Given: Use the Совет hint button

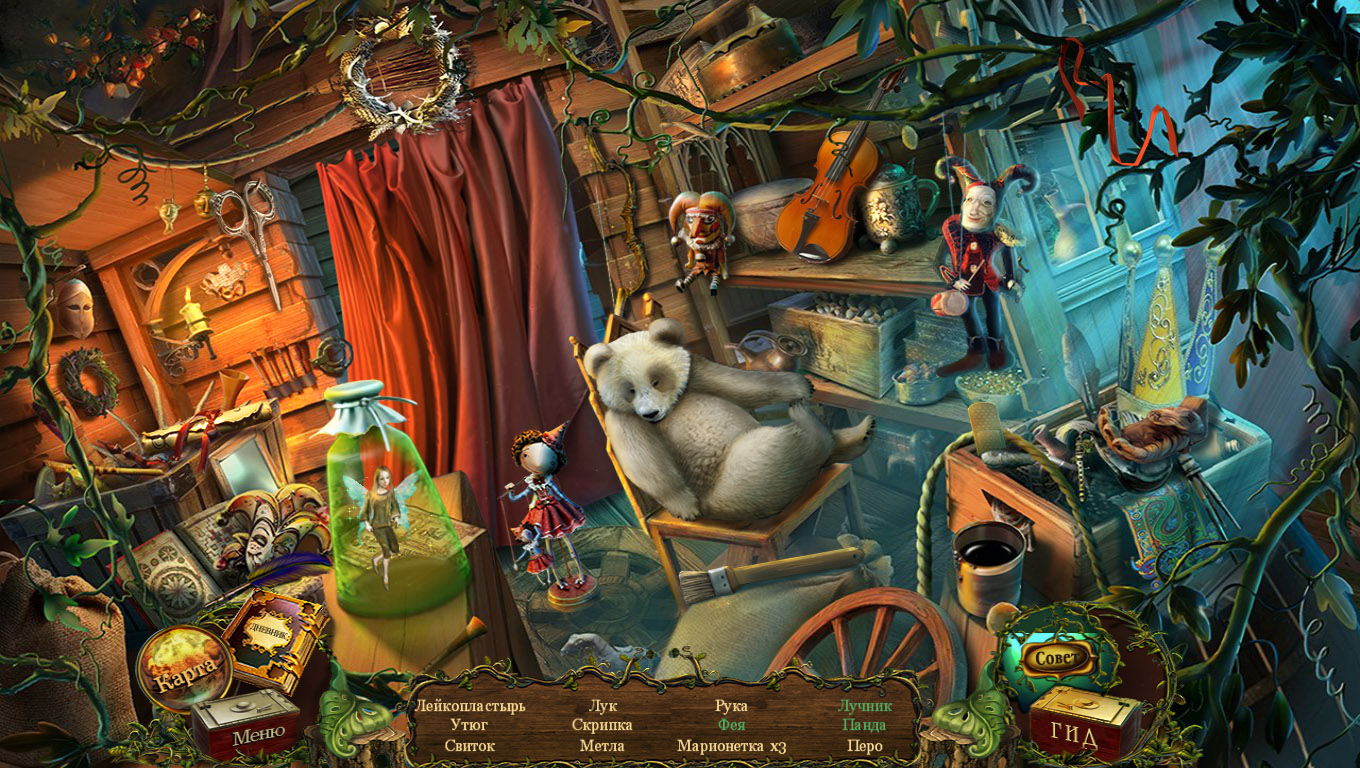Looking at the screenshot, I should click(x=1056, y=658).
